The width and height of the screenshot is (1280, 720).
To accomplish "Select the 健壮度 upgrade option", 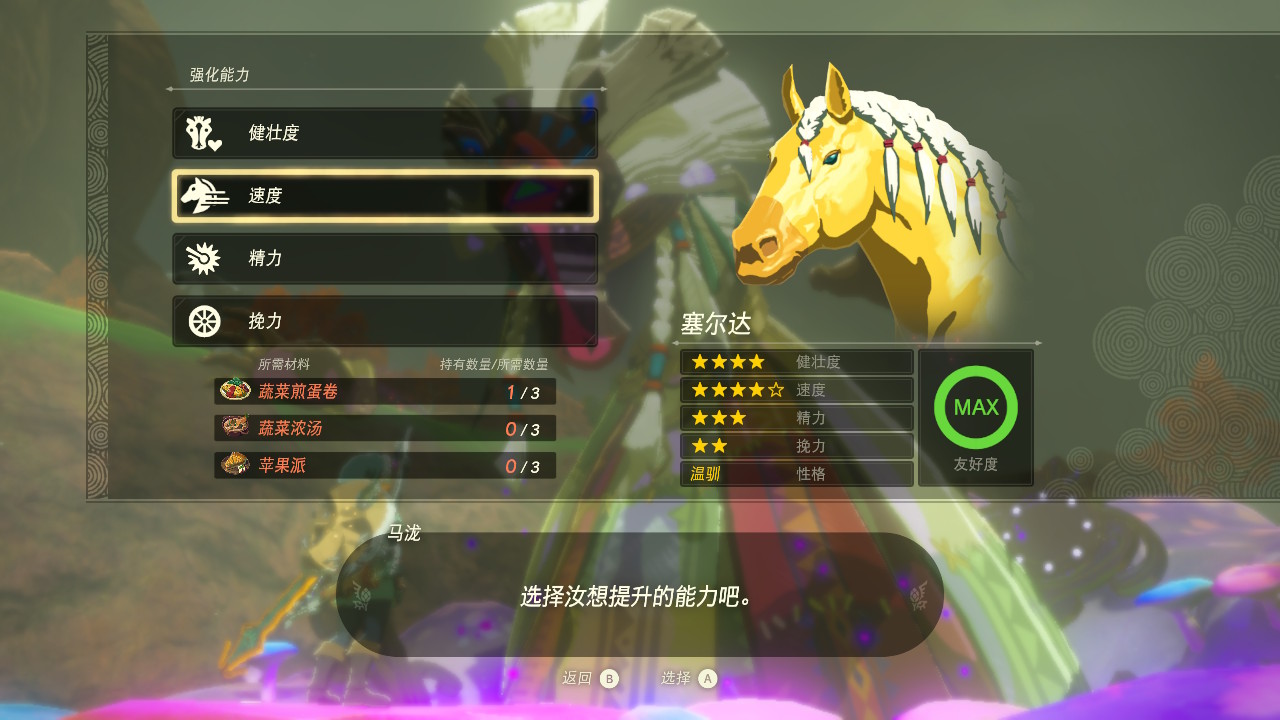I will coord(385,133).
